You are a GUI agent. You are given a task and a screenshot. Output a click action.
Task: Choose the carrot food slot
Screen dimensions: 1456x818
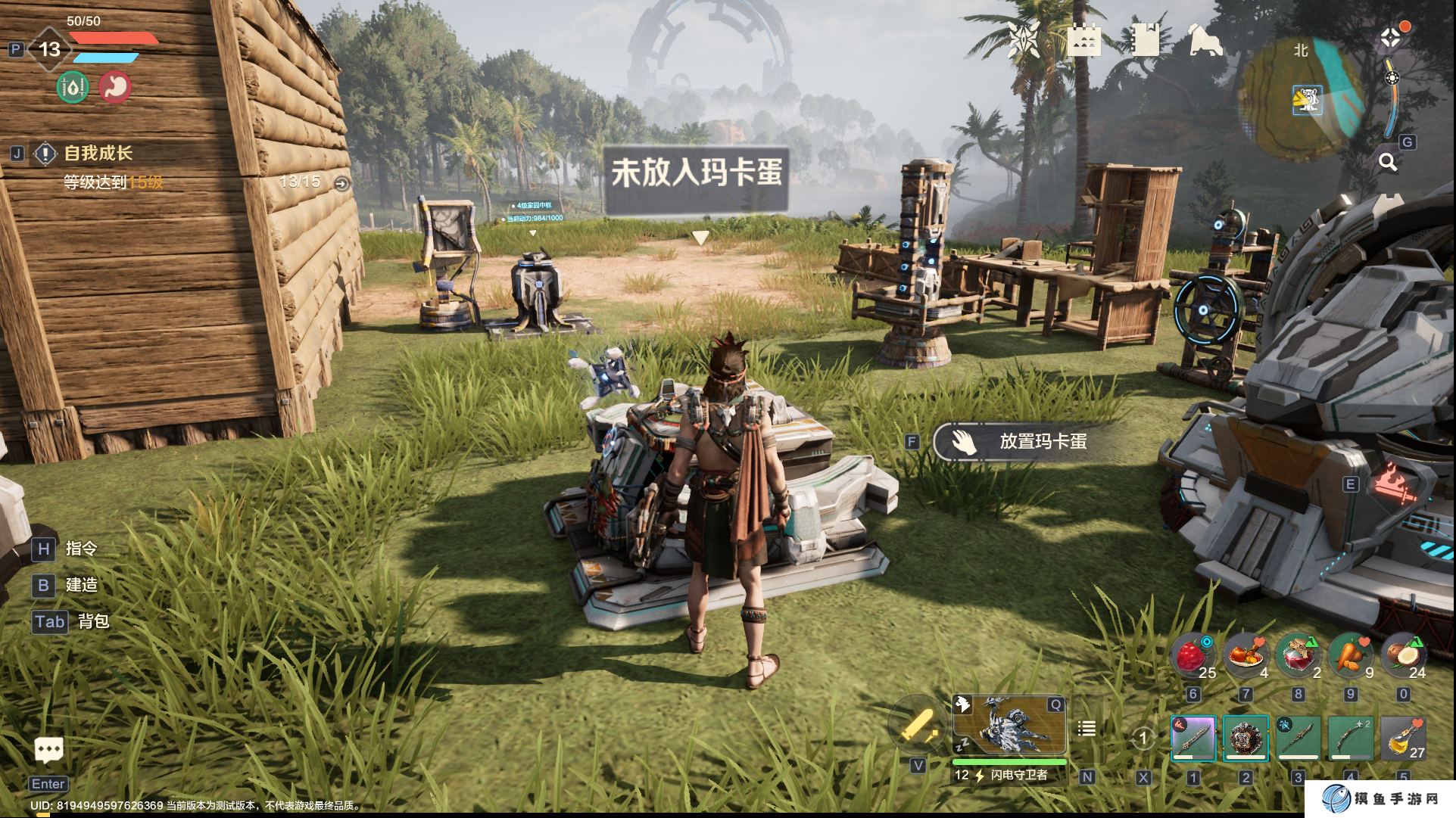tap(1351, 655)
